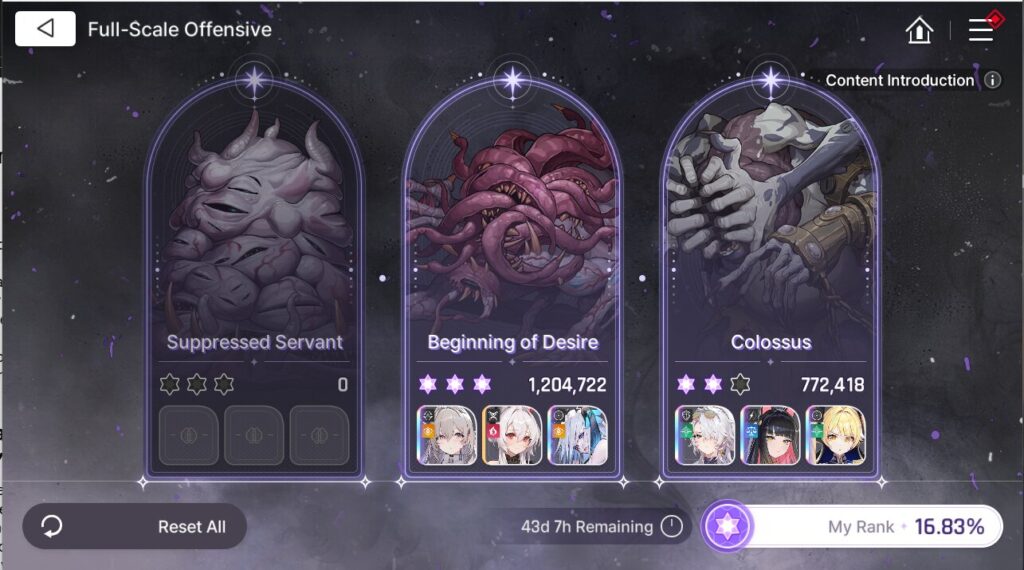Open the hamburger menu
The height and width of the screenshot is (570, 1024).
pos(981,30)
